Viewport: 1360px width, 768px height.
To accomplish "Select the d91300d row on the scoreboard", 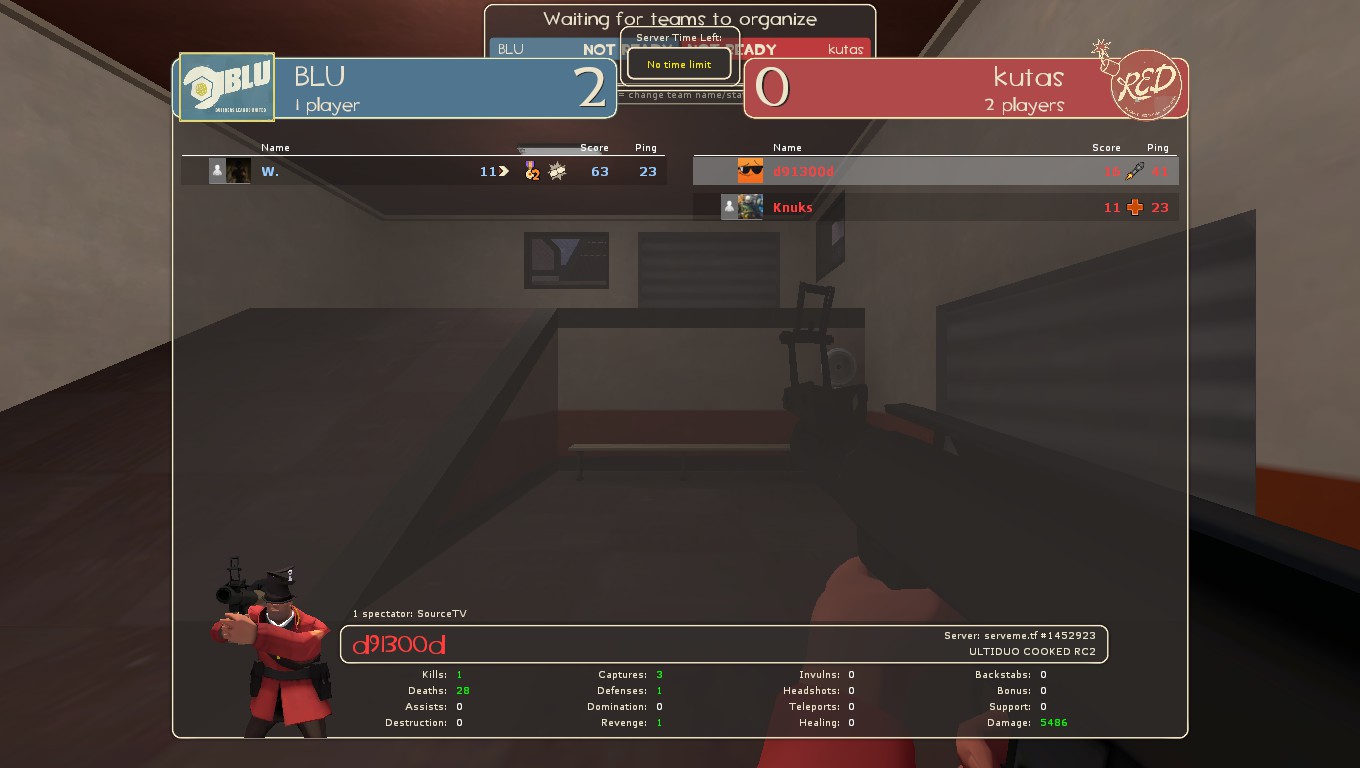I will (934, 171).
